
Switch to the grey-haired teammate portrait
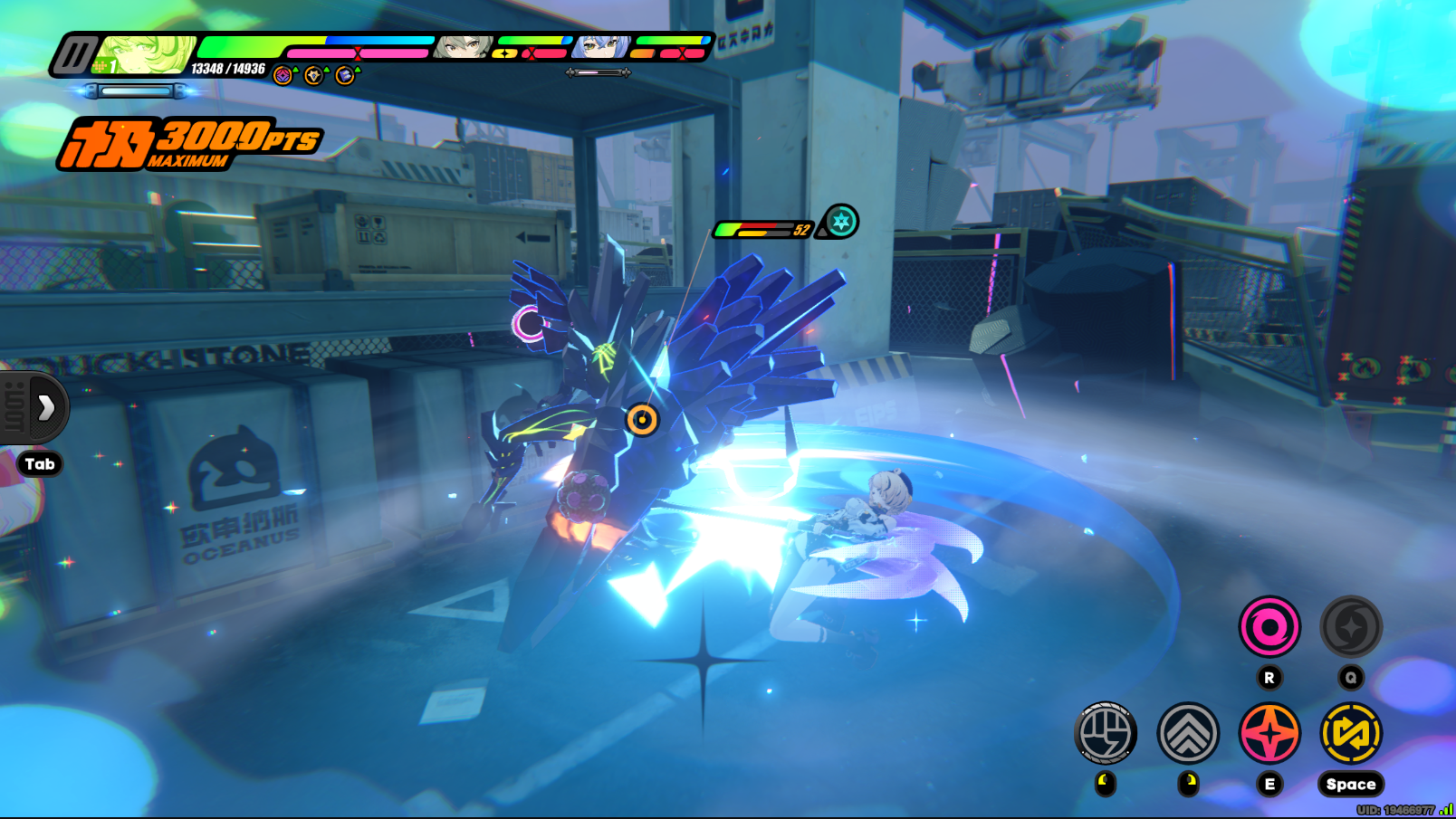[x=463, y=47]
